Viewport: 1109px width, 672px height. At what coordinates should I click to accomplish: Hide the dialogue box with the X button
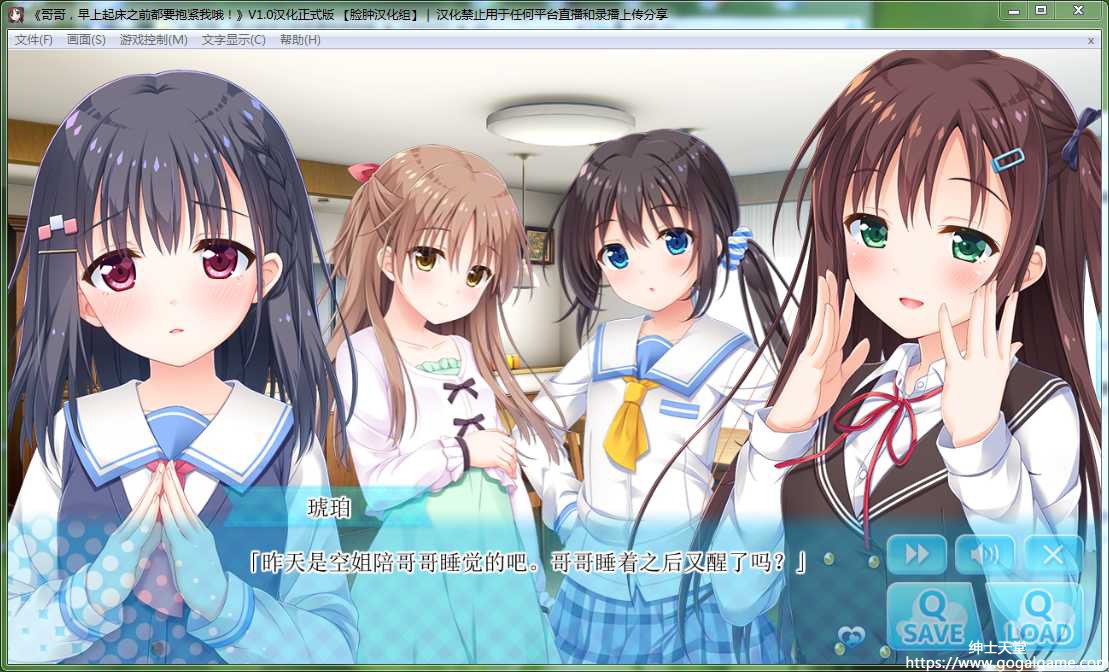(1052, 554)
